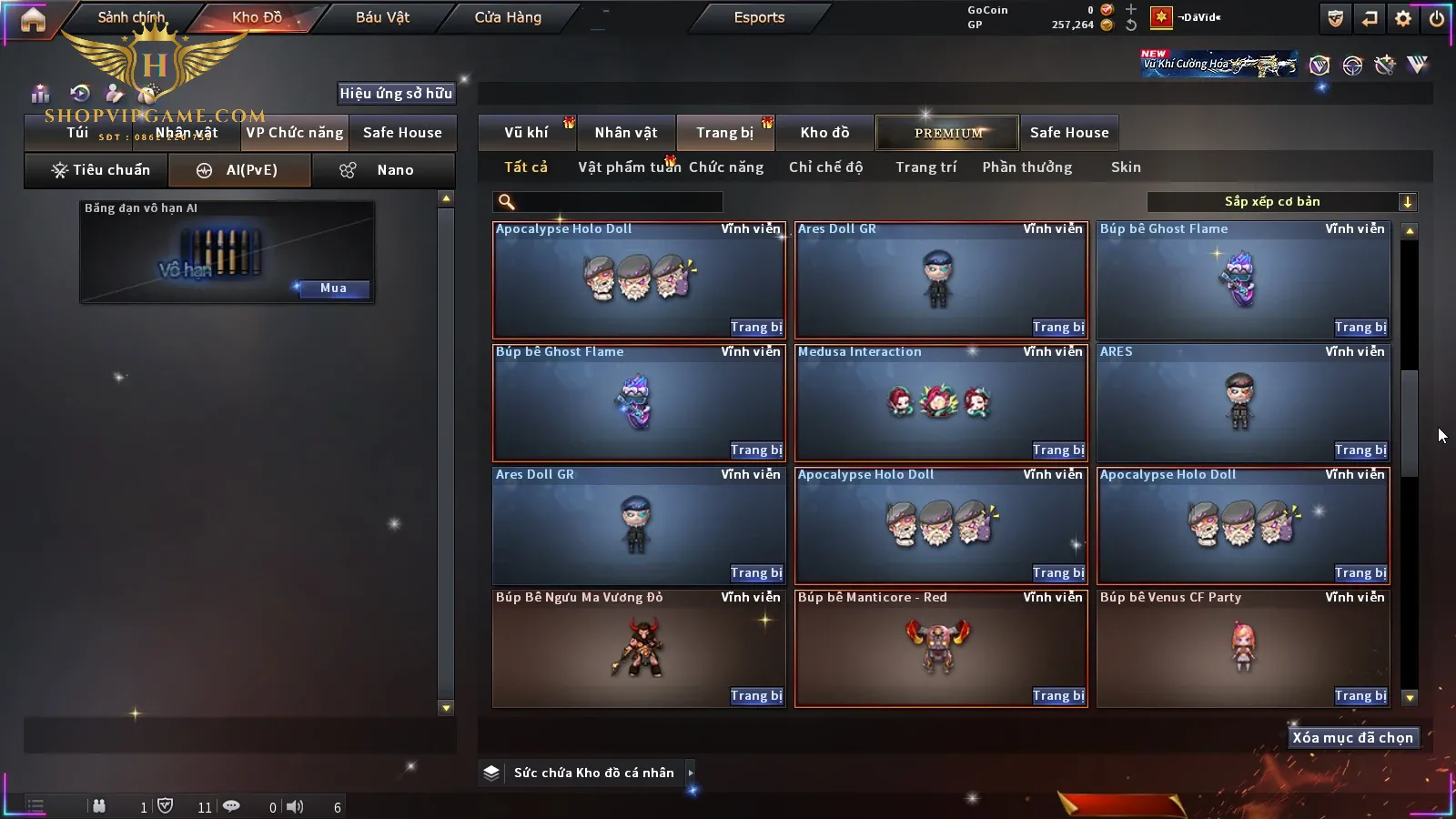This screenshot has width=1456, height=819.
Task: Buy the Băng đạn vô hạn AI
Action: click(x=333, y=288)
